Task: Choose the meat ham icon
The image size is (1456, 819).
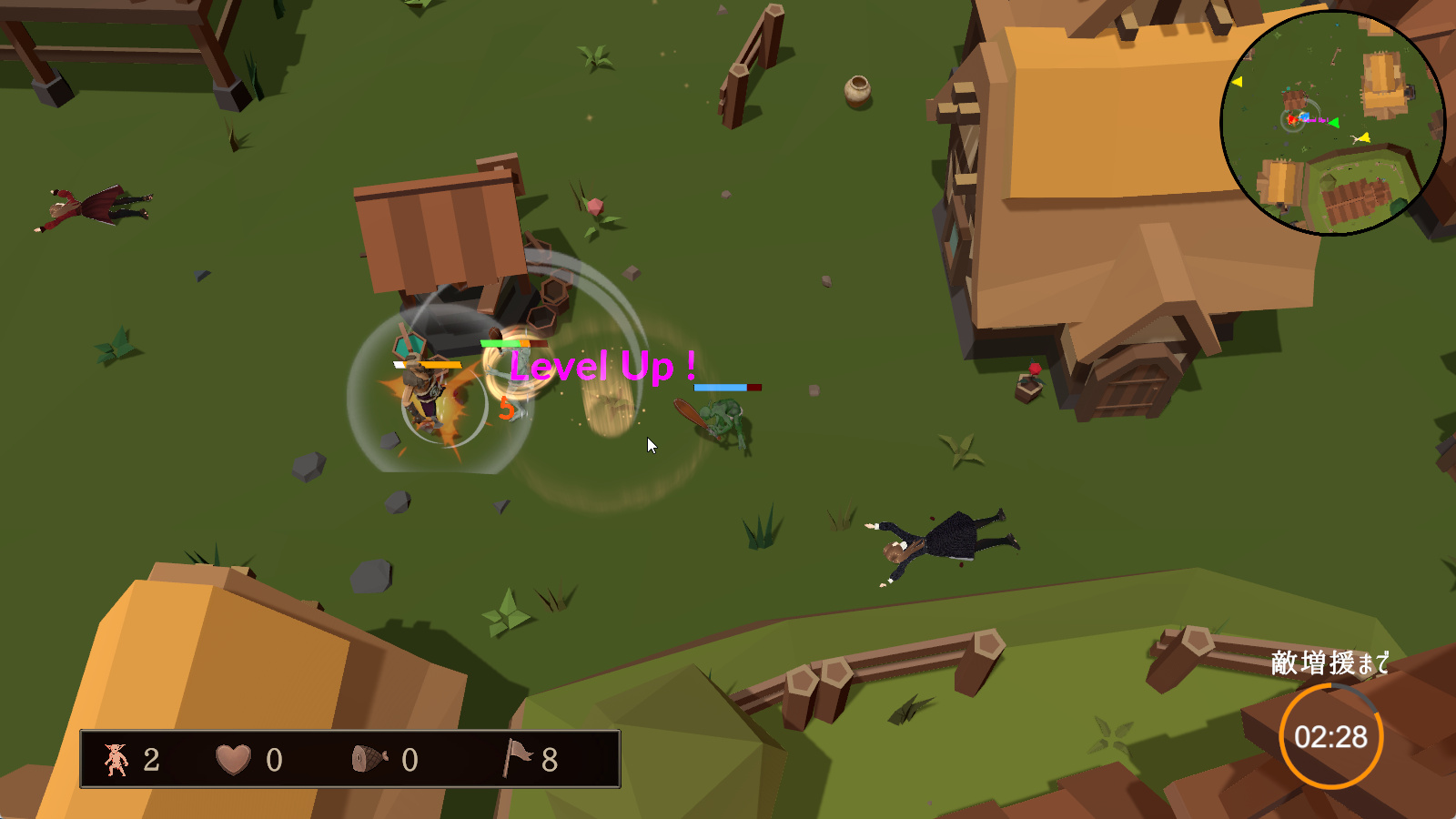Action: 369,759
